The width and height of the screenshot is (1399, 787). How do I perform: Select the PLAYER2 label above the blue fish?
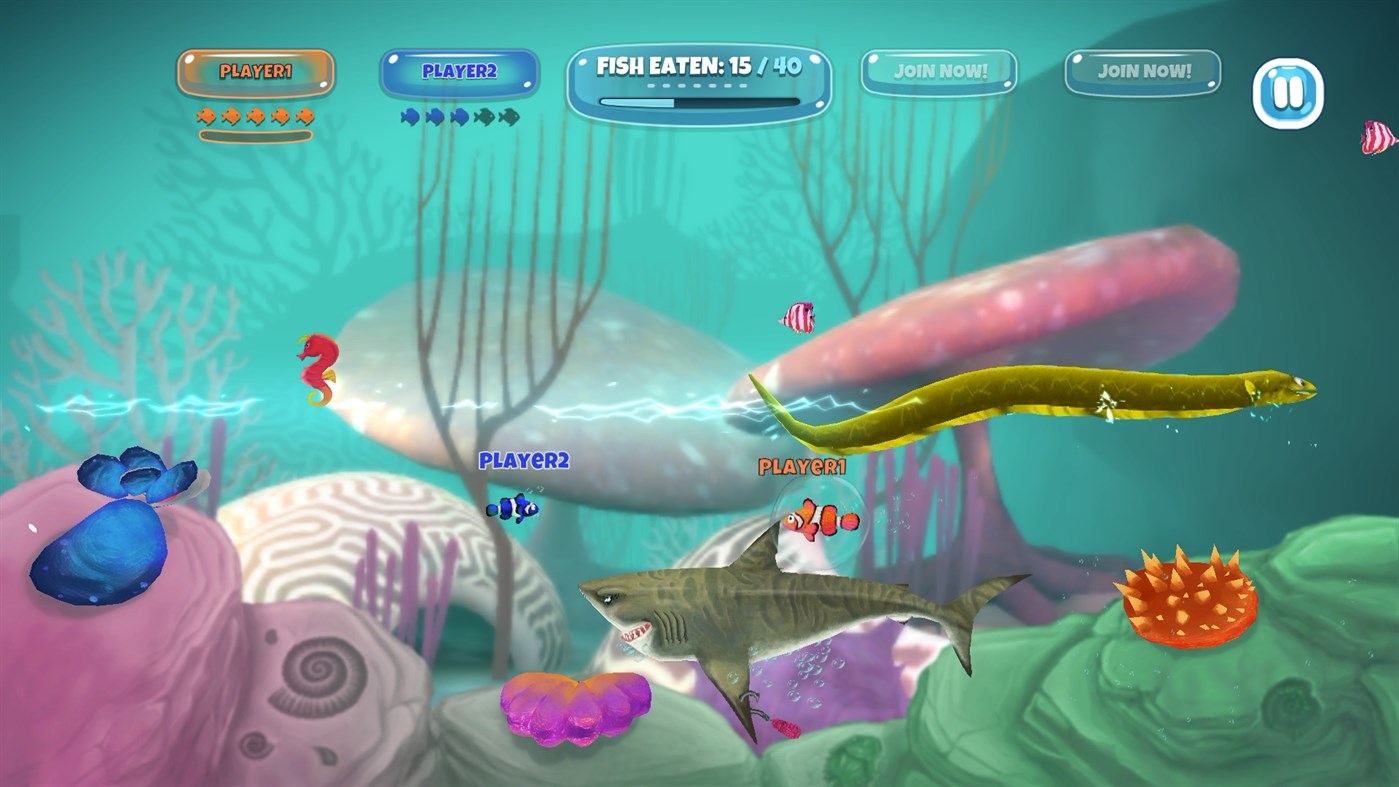(x=524, y=460)
